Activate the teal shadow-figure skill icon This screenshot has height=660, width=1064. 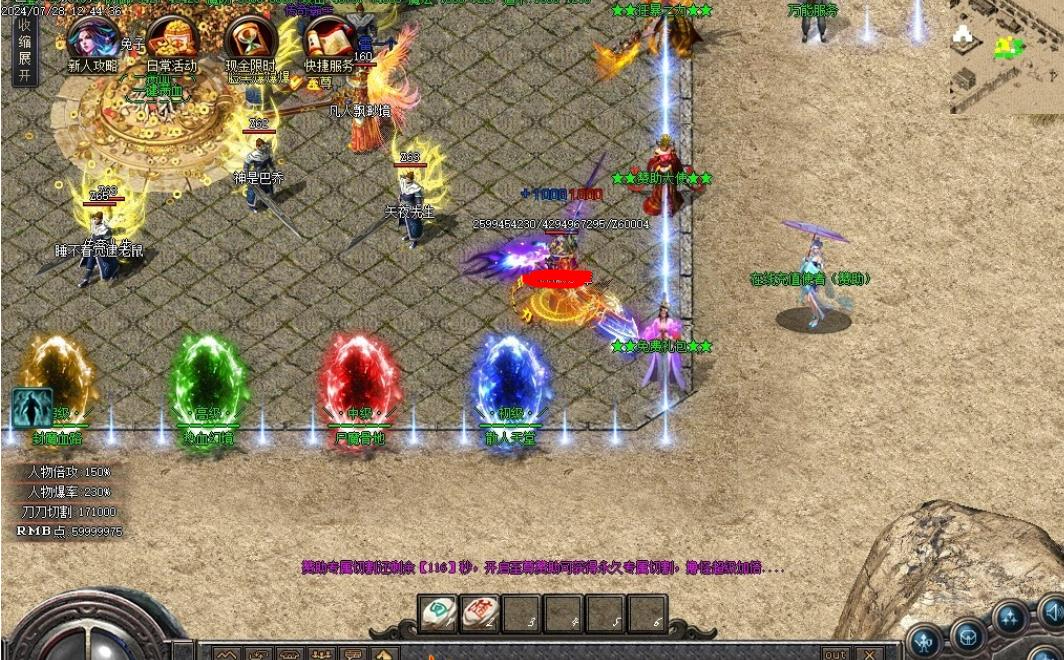pos(30,409)
